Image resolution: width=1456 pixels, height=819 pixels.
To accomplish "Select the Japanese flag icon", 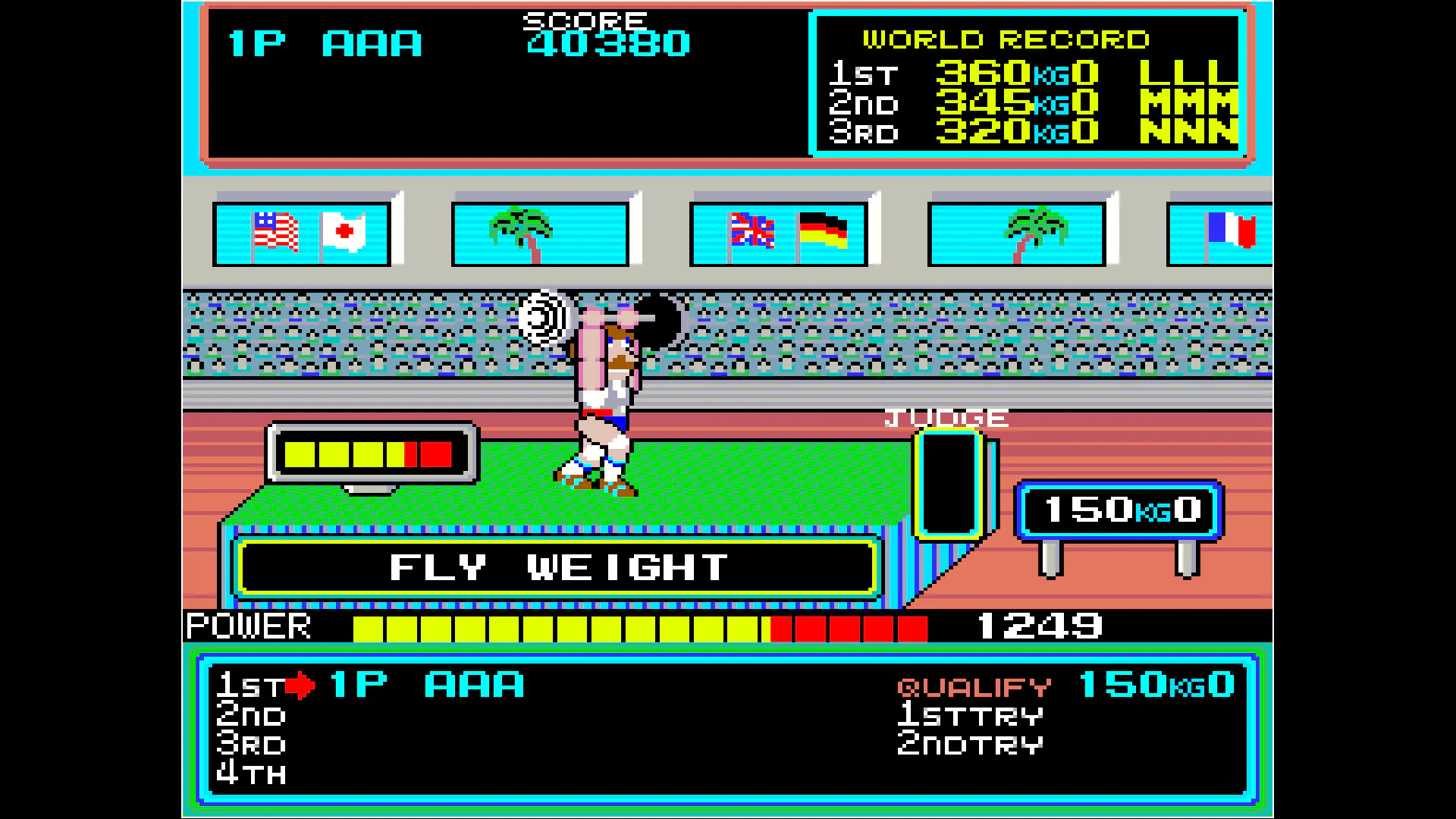I will pos(343,230).
